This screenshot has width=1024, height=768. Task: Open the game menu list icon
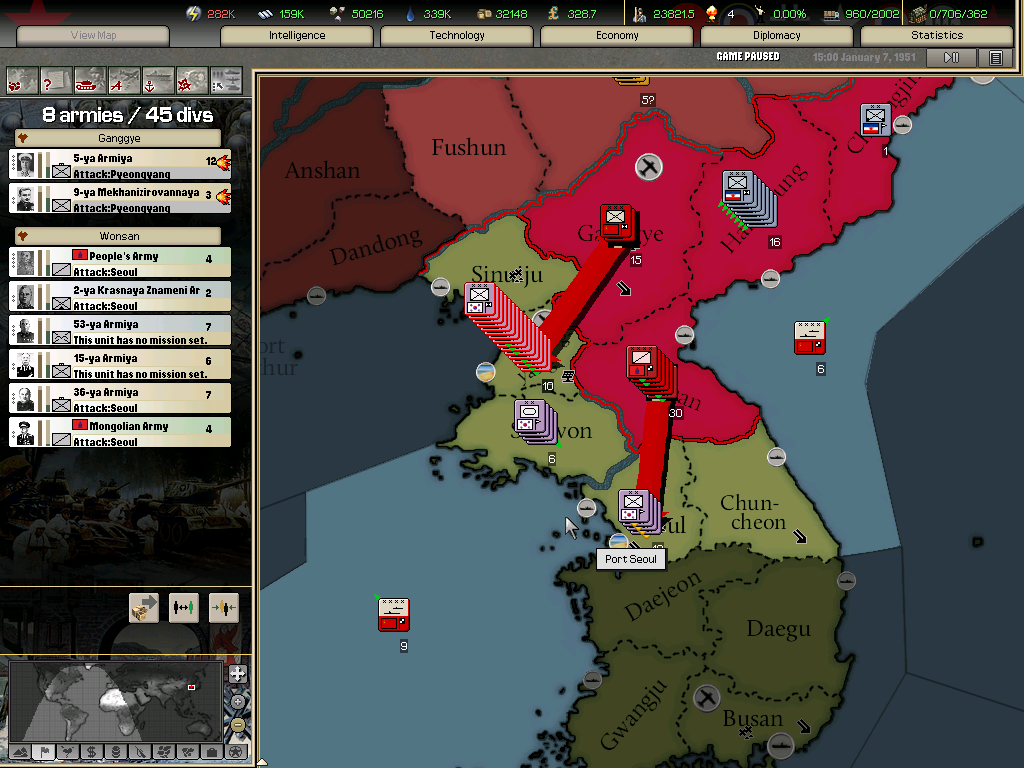[995, 58]
